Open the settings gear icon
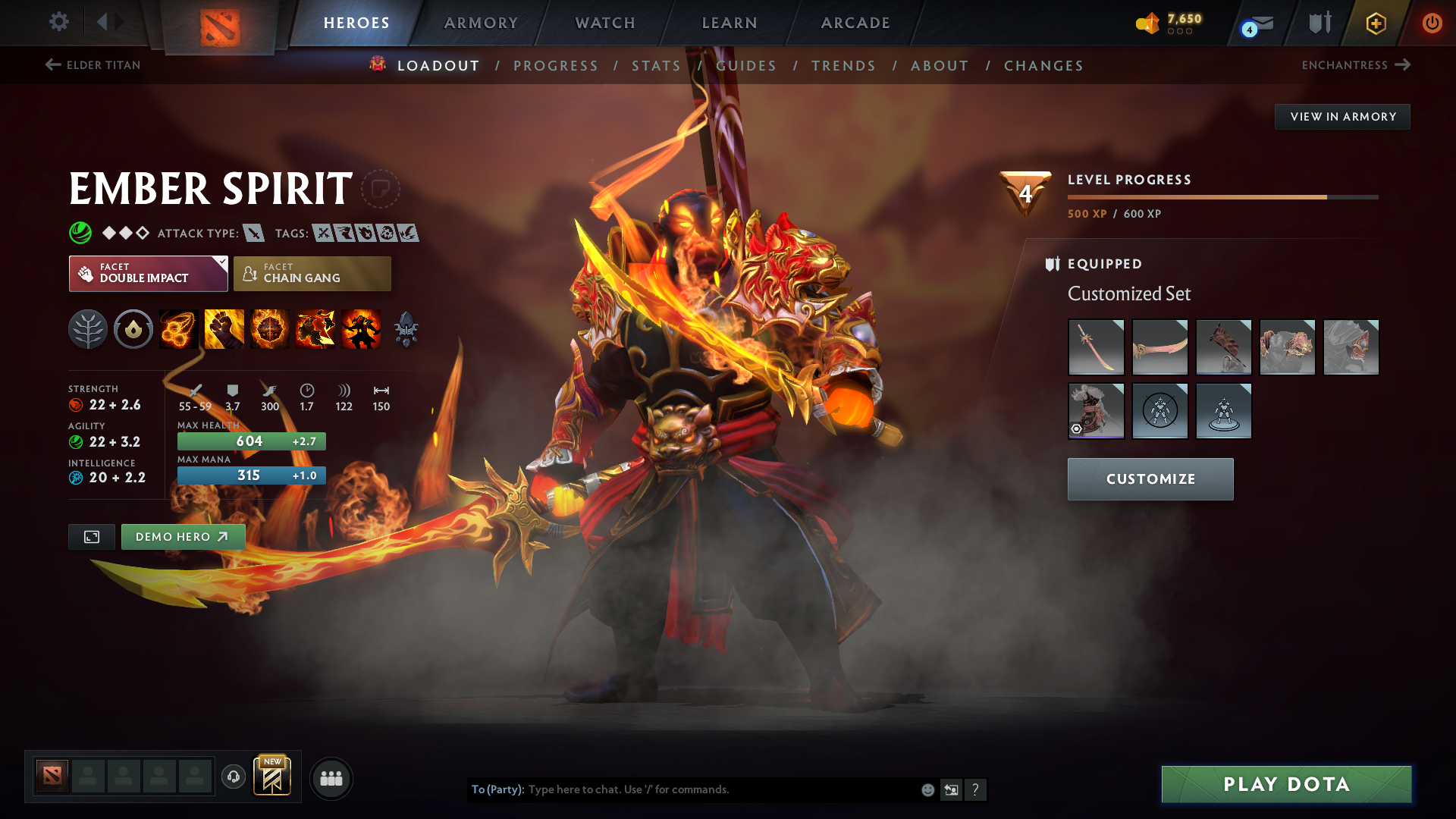Screen dimensions: 1456x819 click(59, 23)
